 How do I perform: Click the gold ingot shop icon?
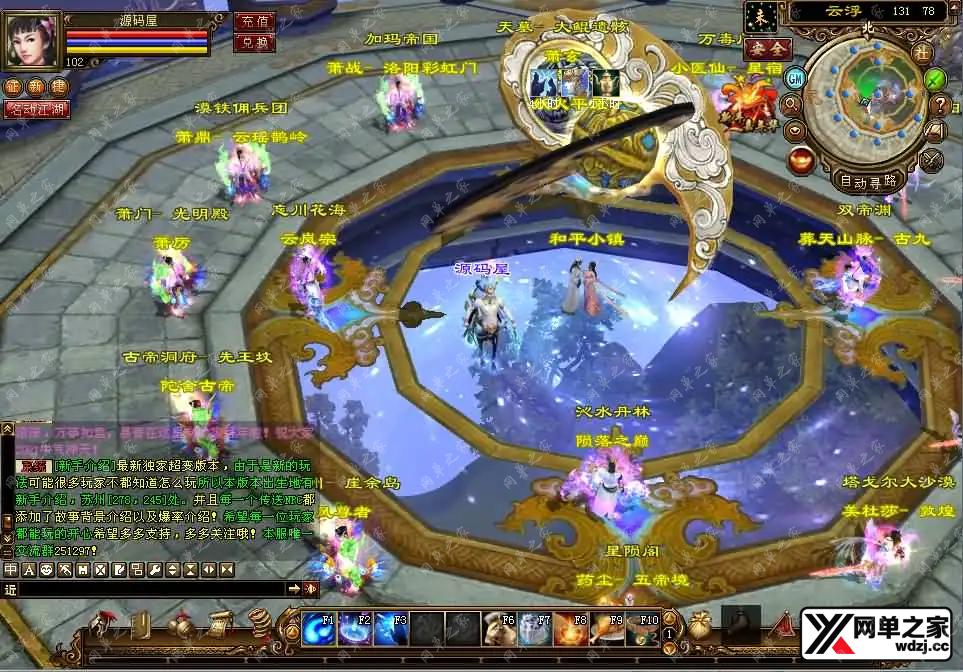tap(800, 158)
